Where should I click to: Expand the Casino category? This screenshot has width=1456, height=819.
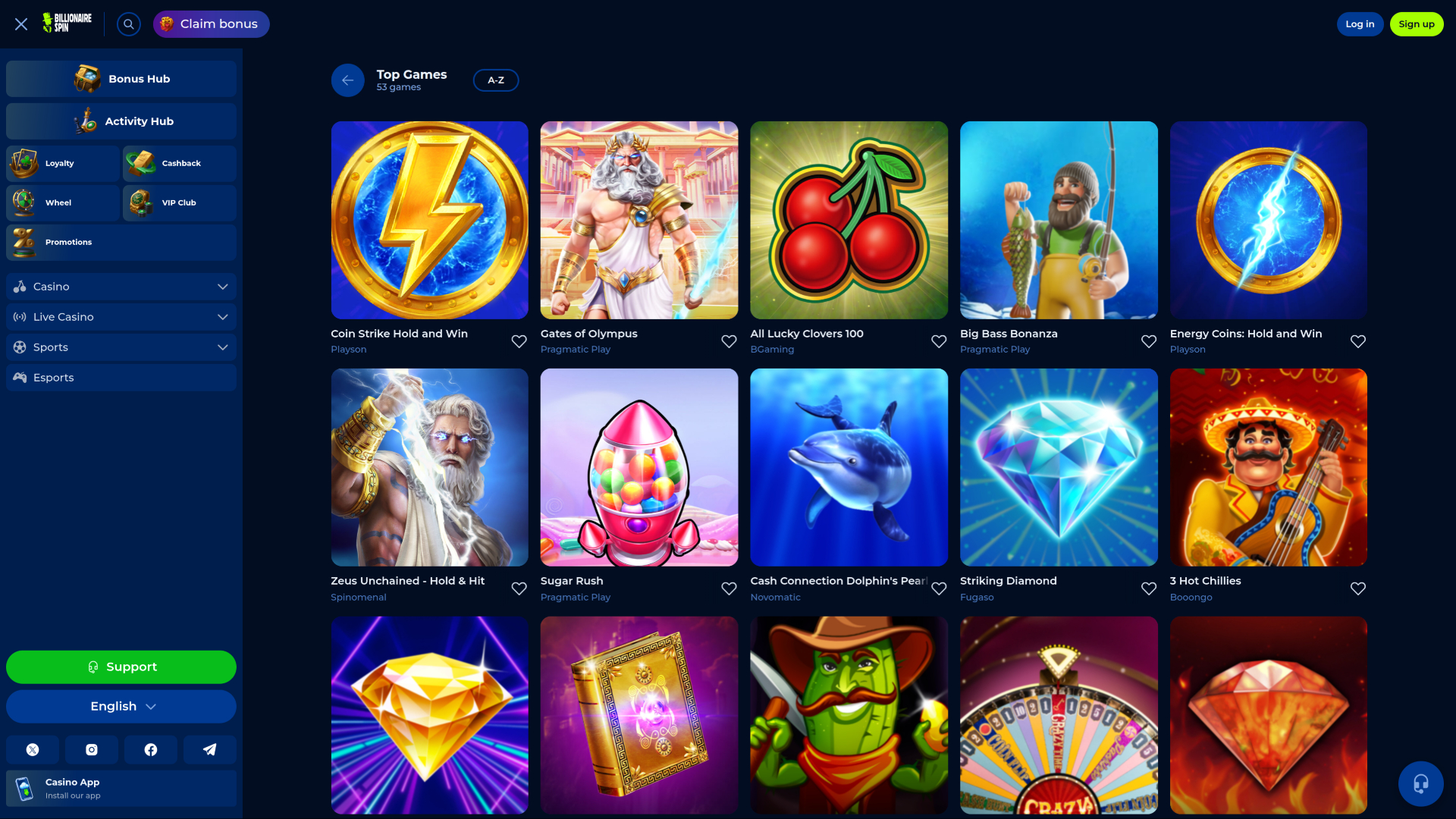click(121, 286)
